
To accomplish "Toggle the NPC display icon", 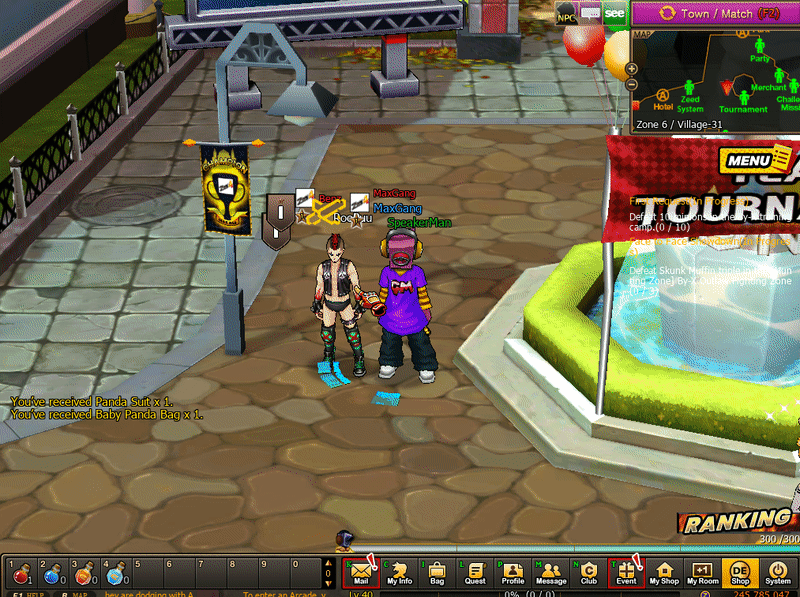I will click(x=566, y=15).
